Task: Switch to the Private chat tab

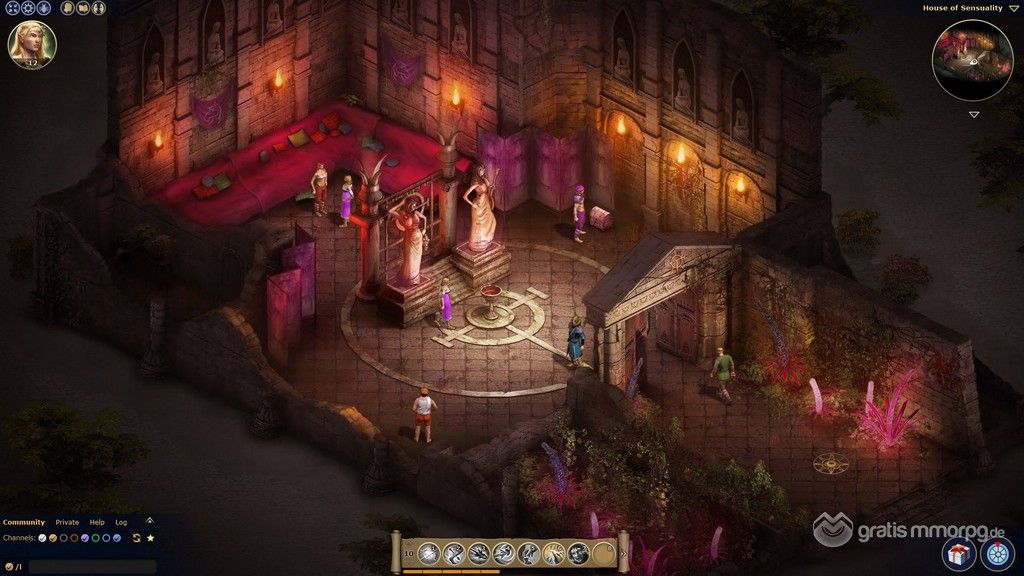Action: (67, 522)
